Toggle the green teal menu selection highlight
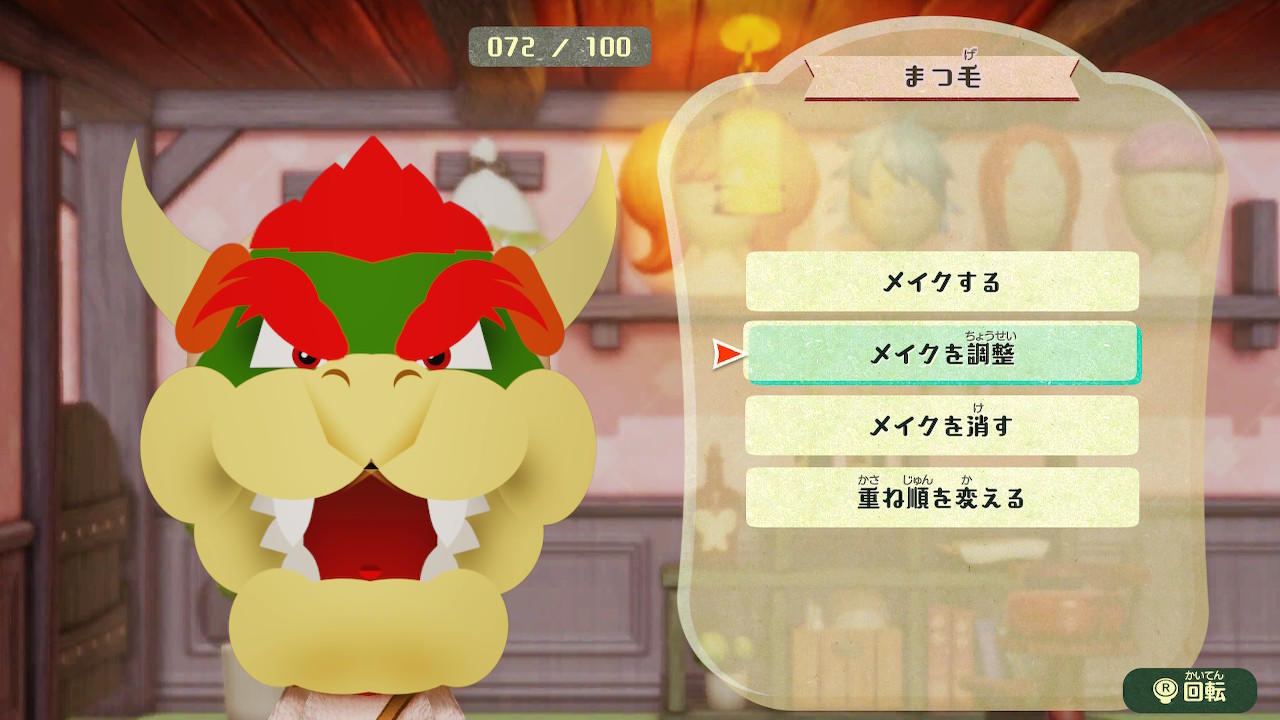Screen dimensions: 1280x720 pyautogui.click(x=943, y=354)
